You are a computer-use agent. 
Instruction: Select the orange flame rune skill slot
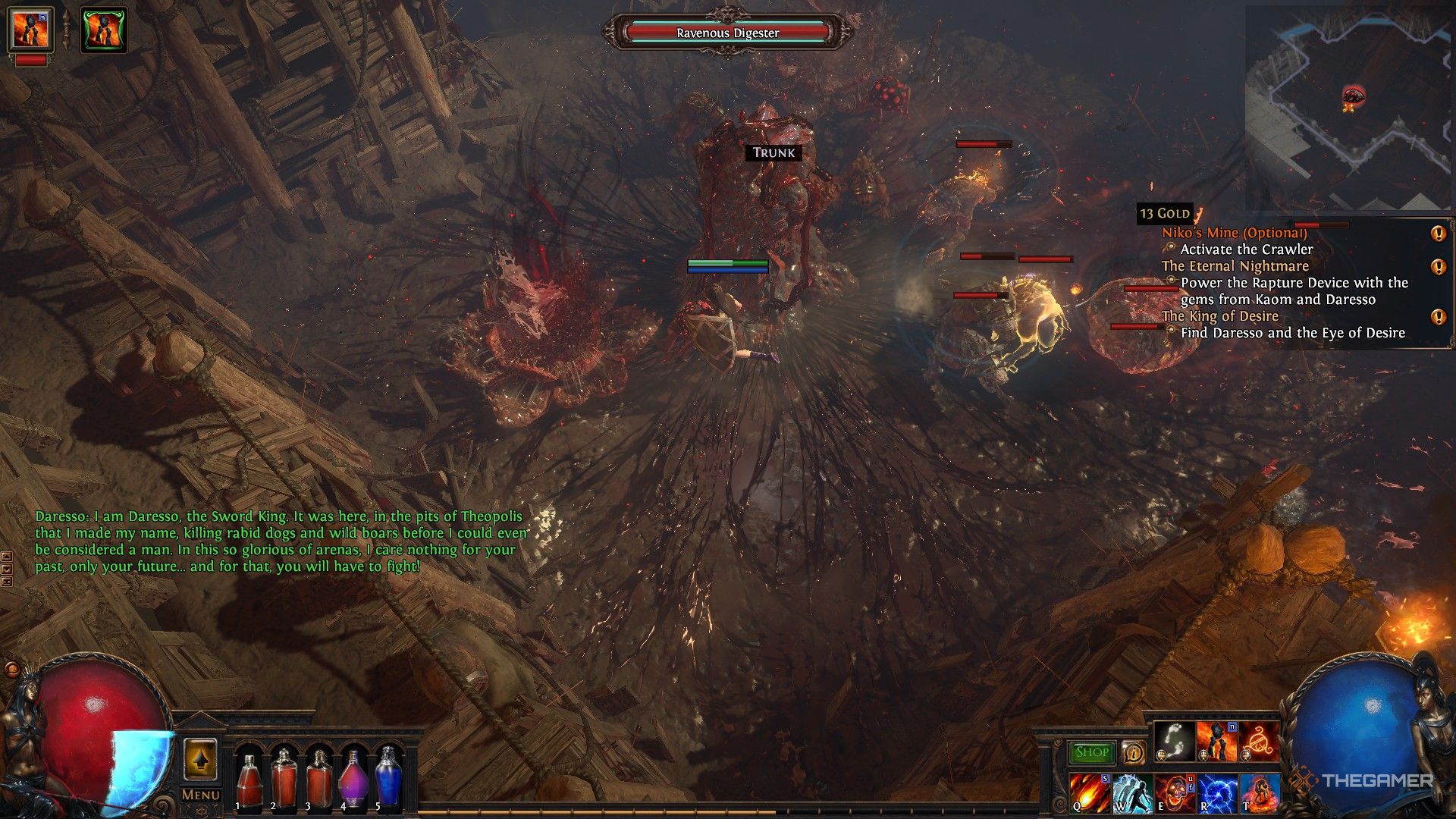[1259, 741]
